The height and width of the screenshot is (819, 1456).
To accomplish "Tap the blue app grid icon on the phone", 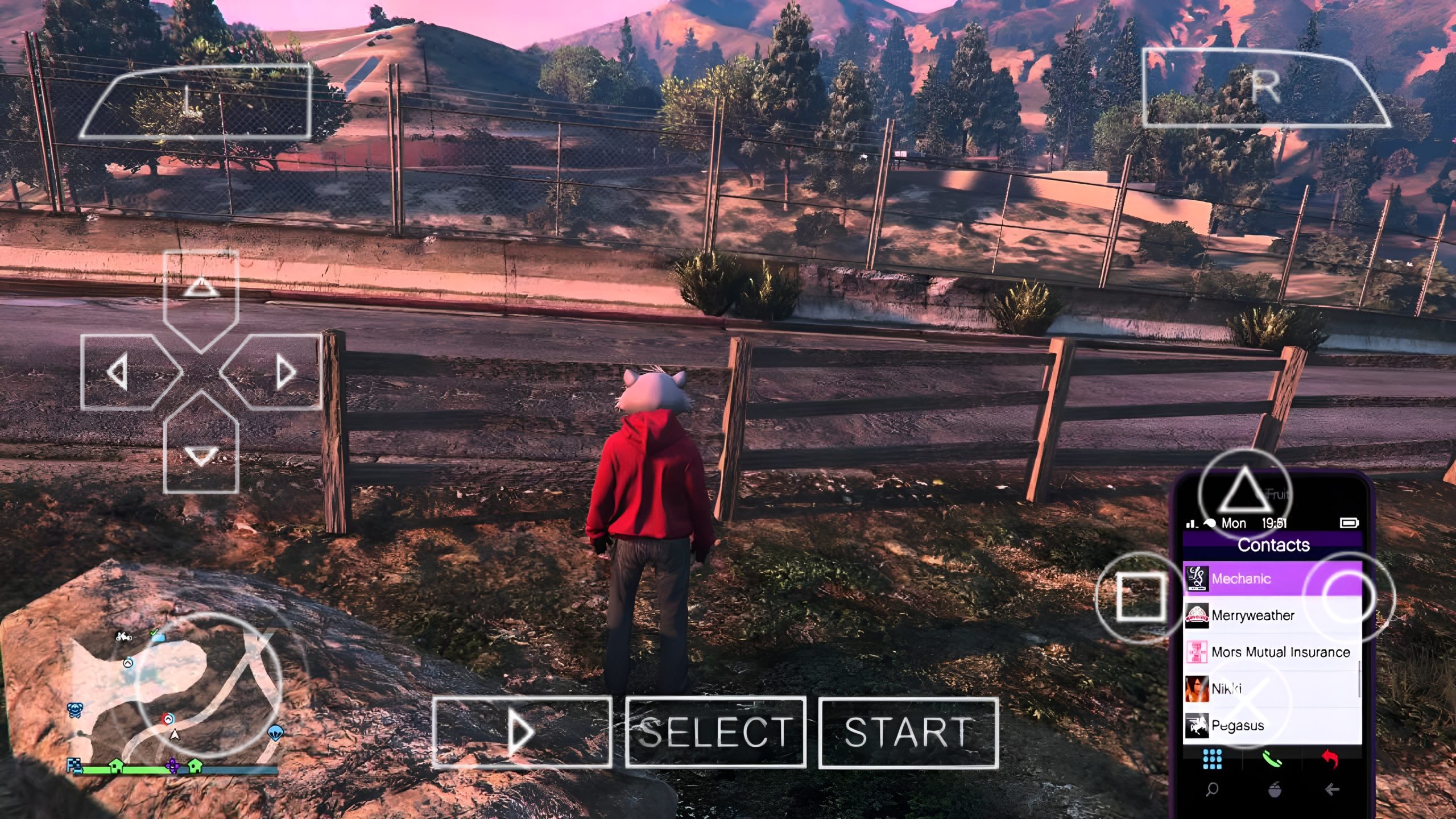I will point(1213,760).
